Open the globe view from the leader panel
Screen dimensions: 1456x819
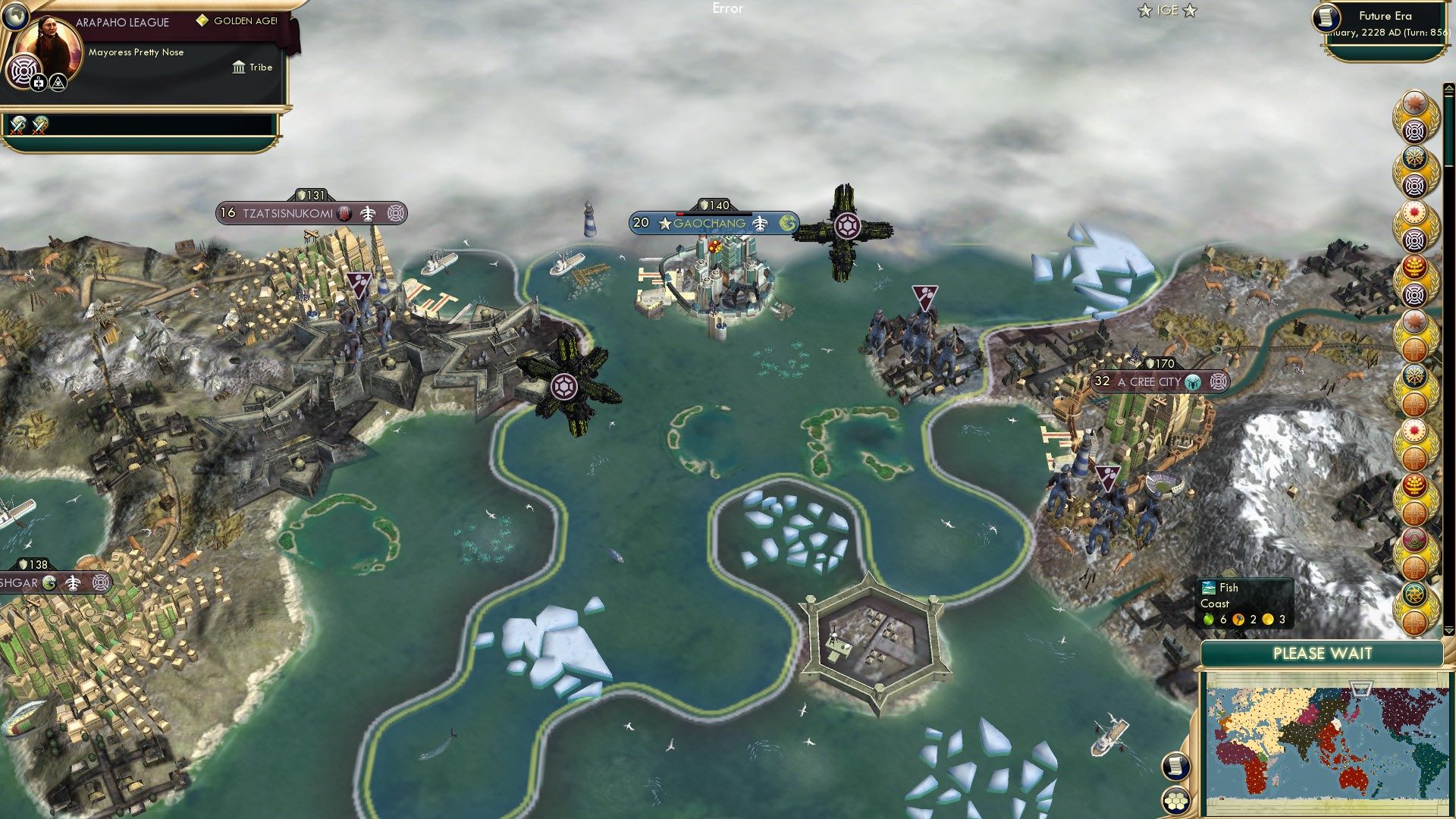point(15,15)
